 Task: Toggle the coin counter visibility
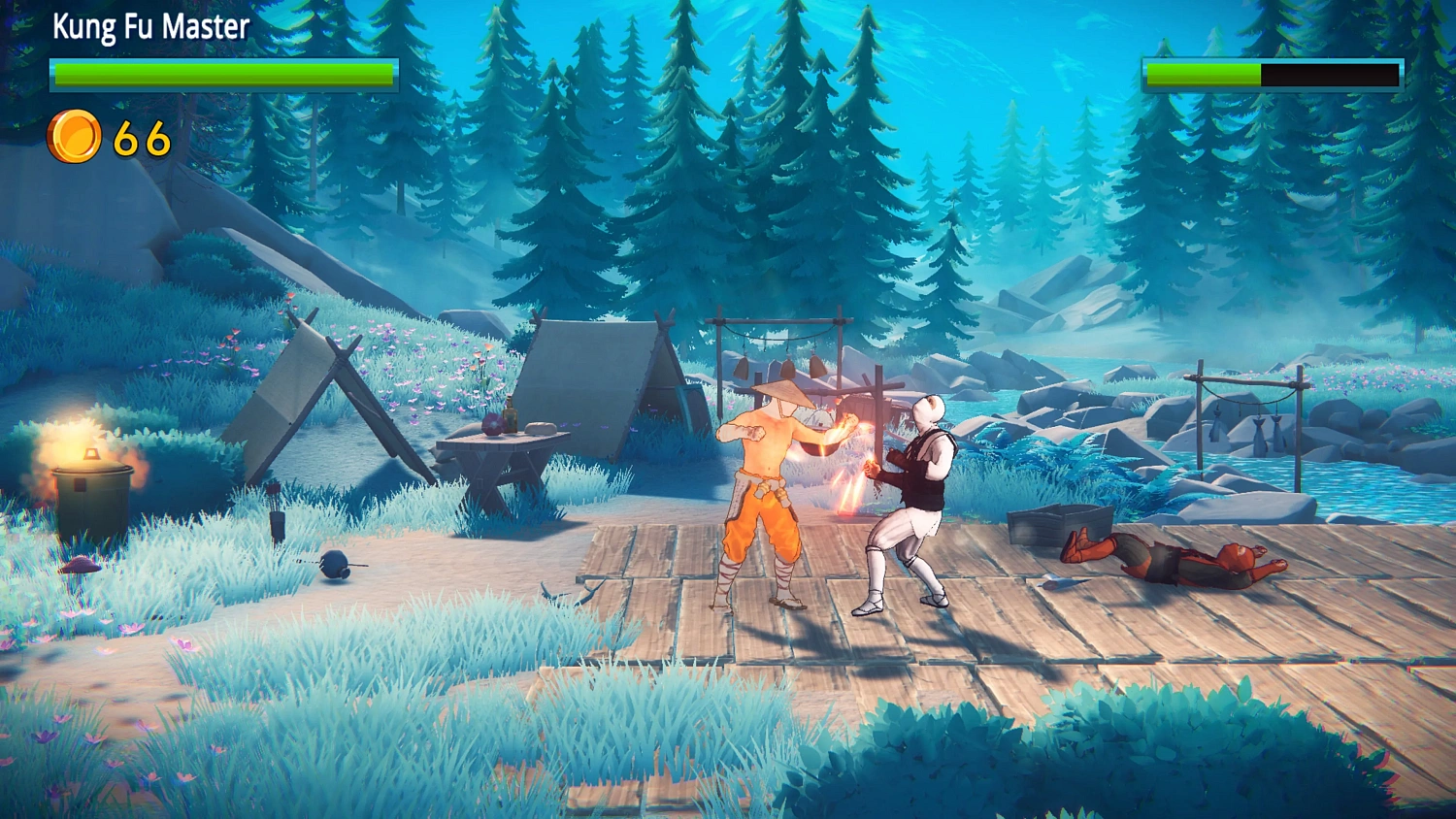pos(107,136)
